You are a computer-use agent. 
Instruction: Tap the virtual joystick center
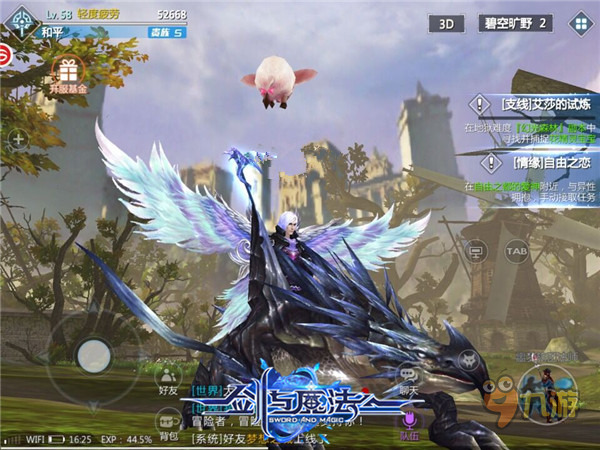tap(93, 352)
